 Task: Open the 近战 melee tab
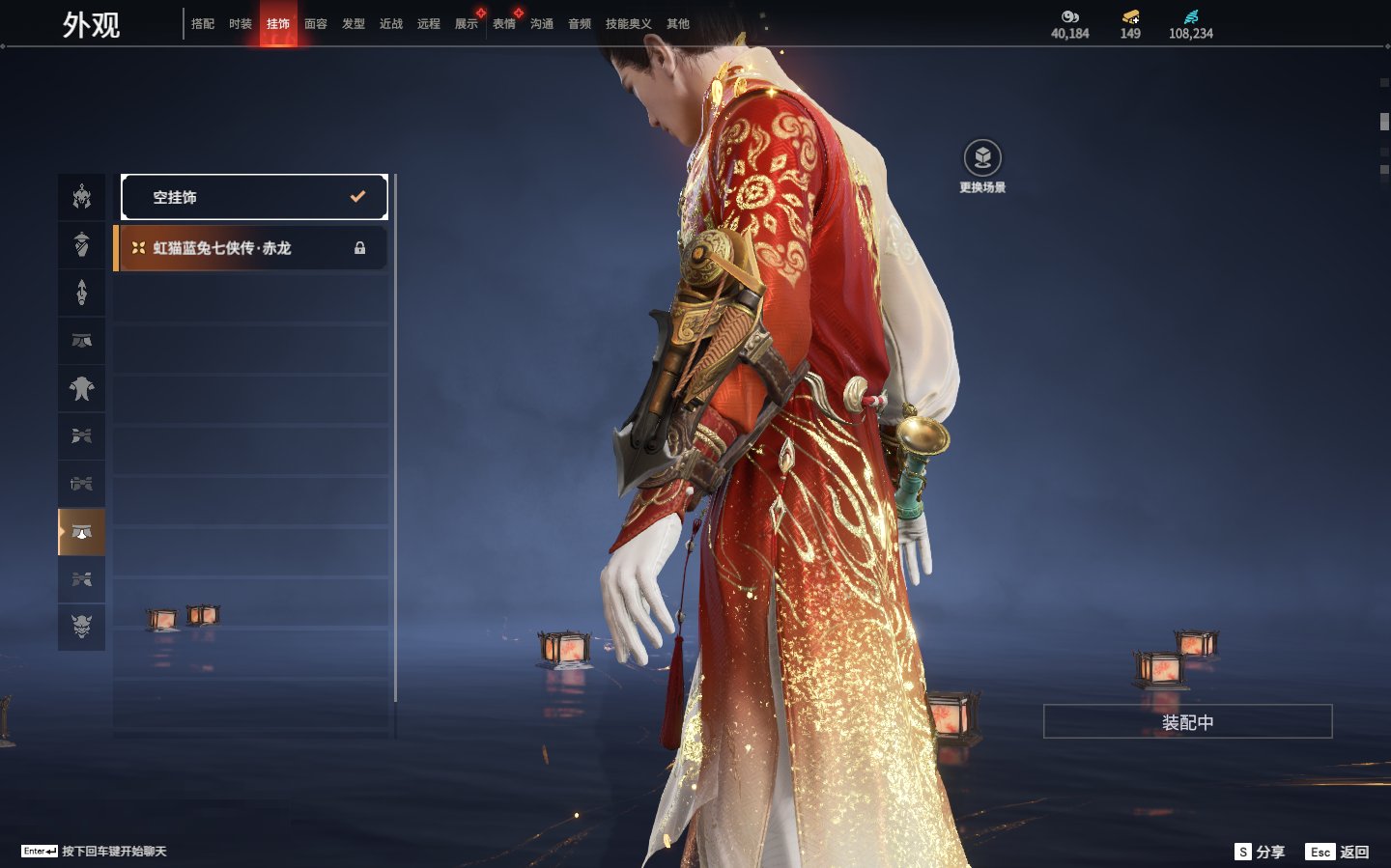[391, 24]
